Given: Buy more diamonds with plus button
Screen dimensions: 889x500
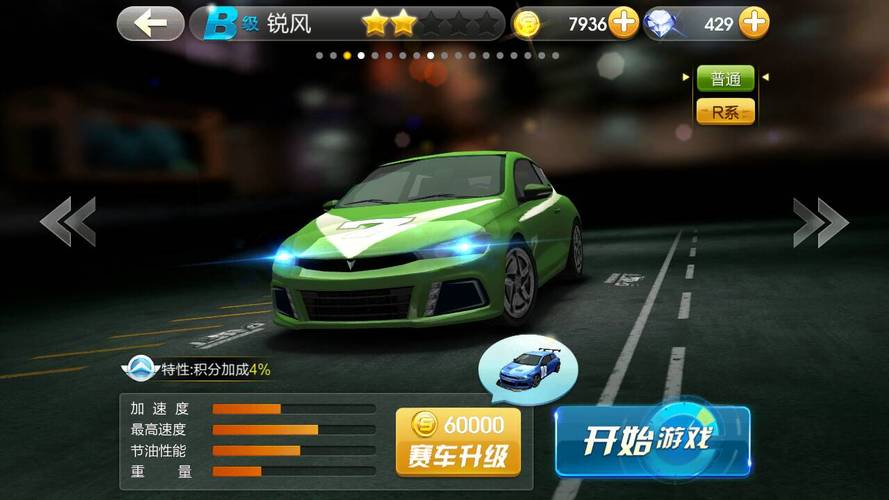Looking at the screenshot, I should coord(754,22).
